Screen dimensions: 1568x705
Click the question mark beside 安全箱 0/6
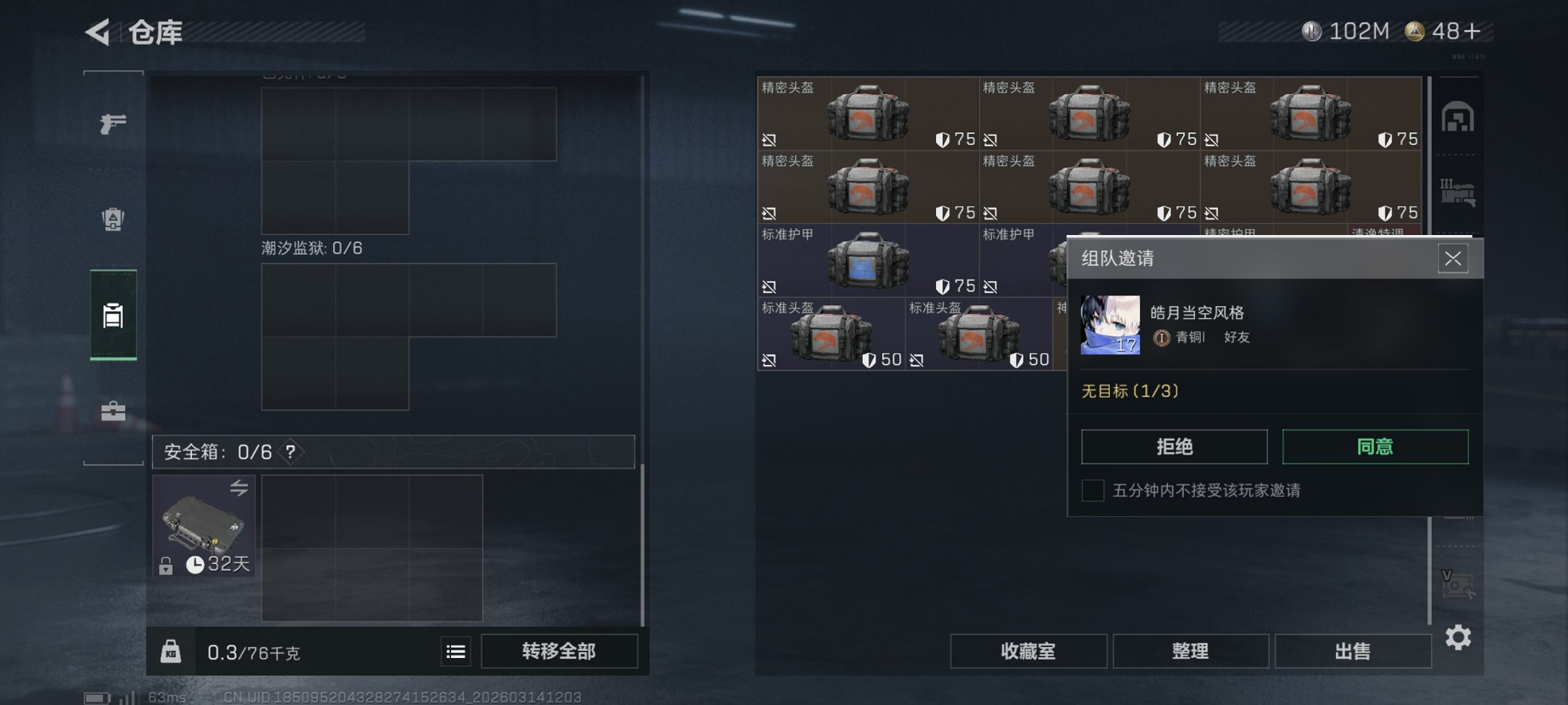(290, 452)
